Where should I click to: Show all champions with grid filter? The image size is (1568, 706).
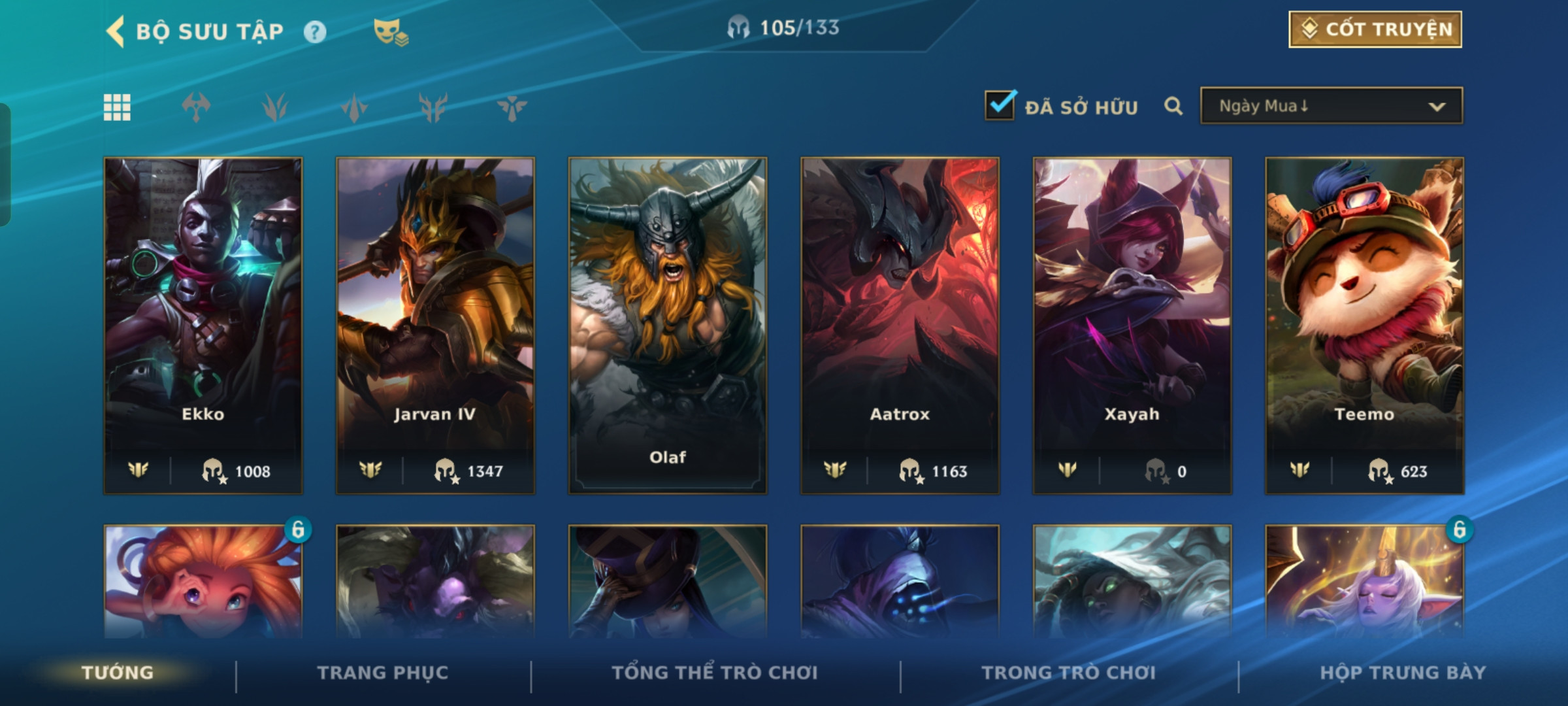click(x=117, y=107)
